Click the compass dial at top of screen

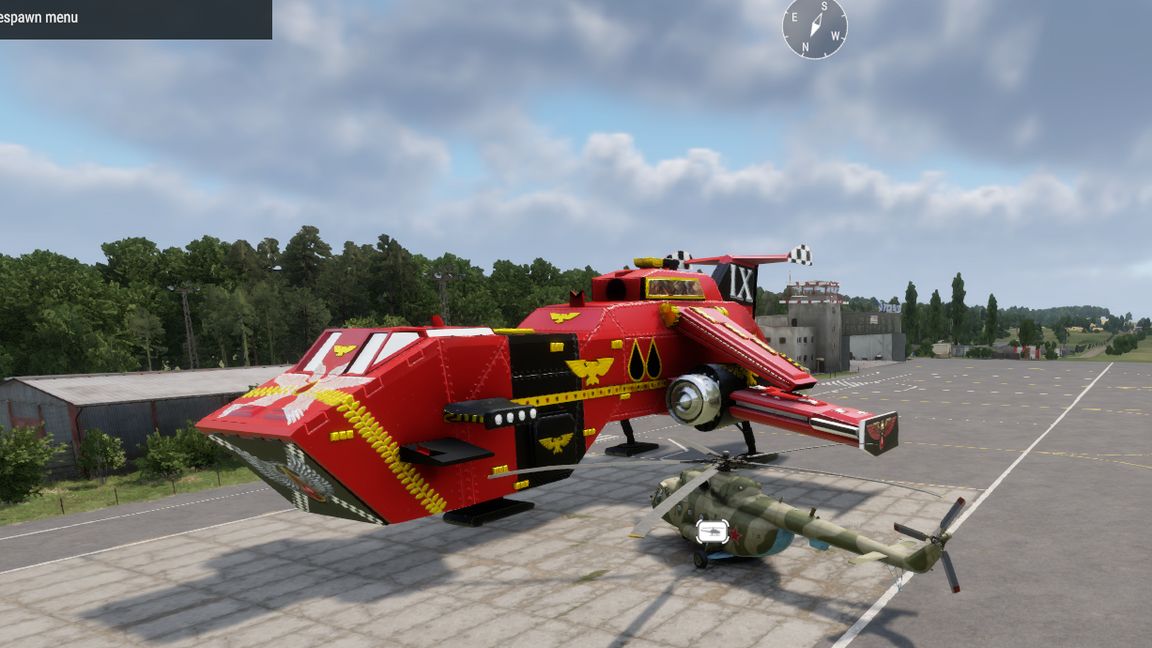pyautogui.click(x=814, y=27)
